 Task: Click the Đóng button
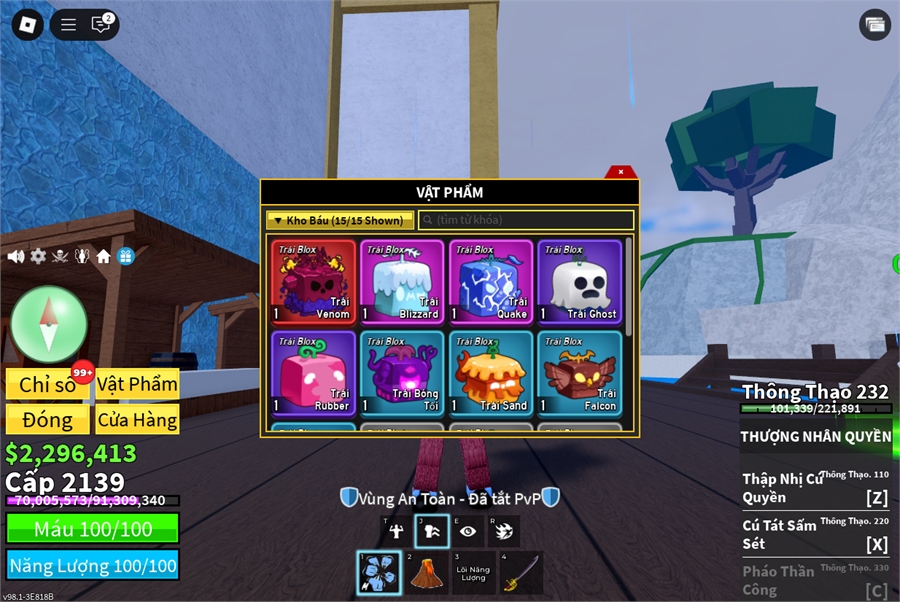point(48,419)
